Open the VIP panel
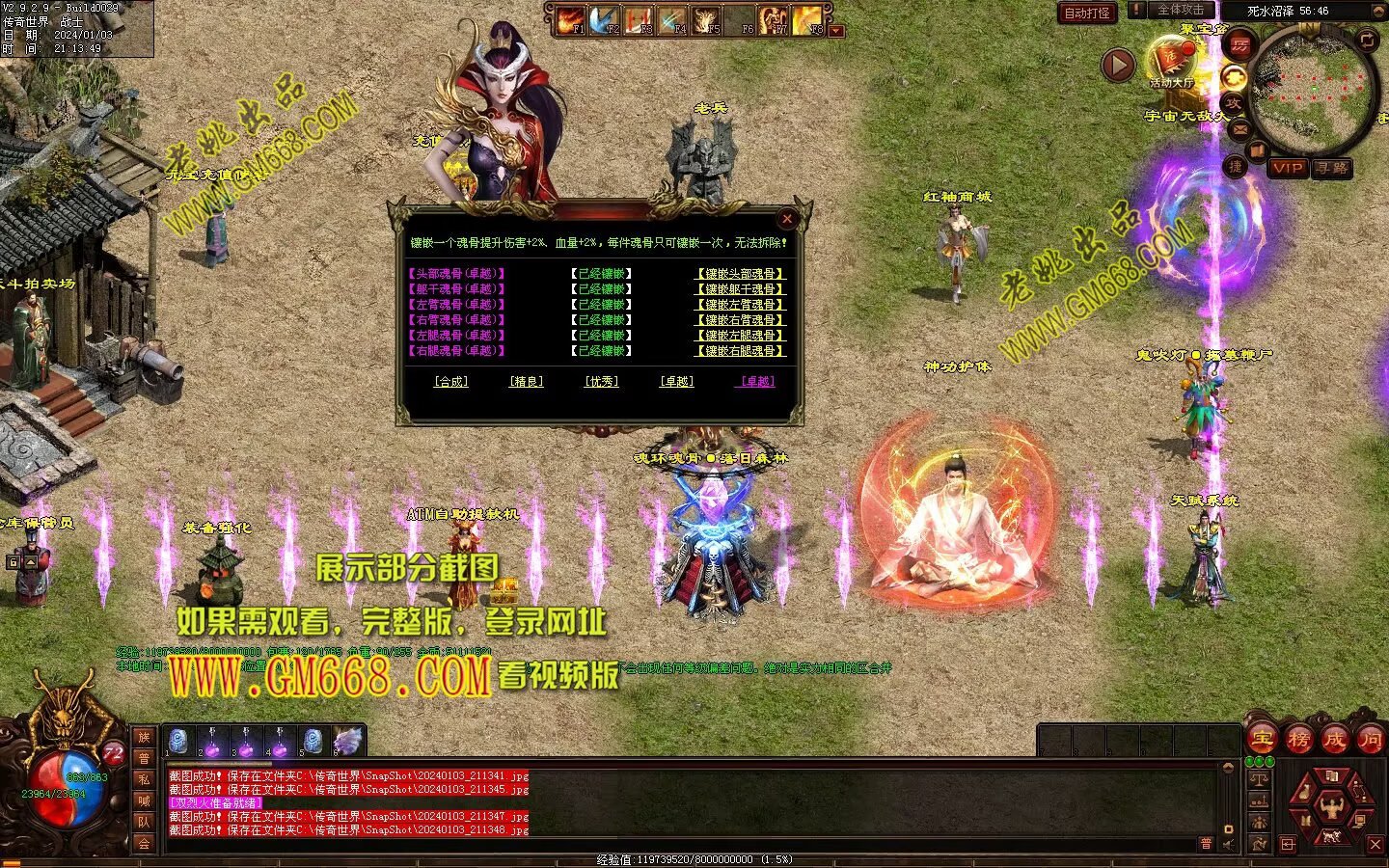The height and width of the screenshot is (868, 1389). (x=1287, y=168)
